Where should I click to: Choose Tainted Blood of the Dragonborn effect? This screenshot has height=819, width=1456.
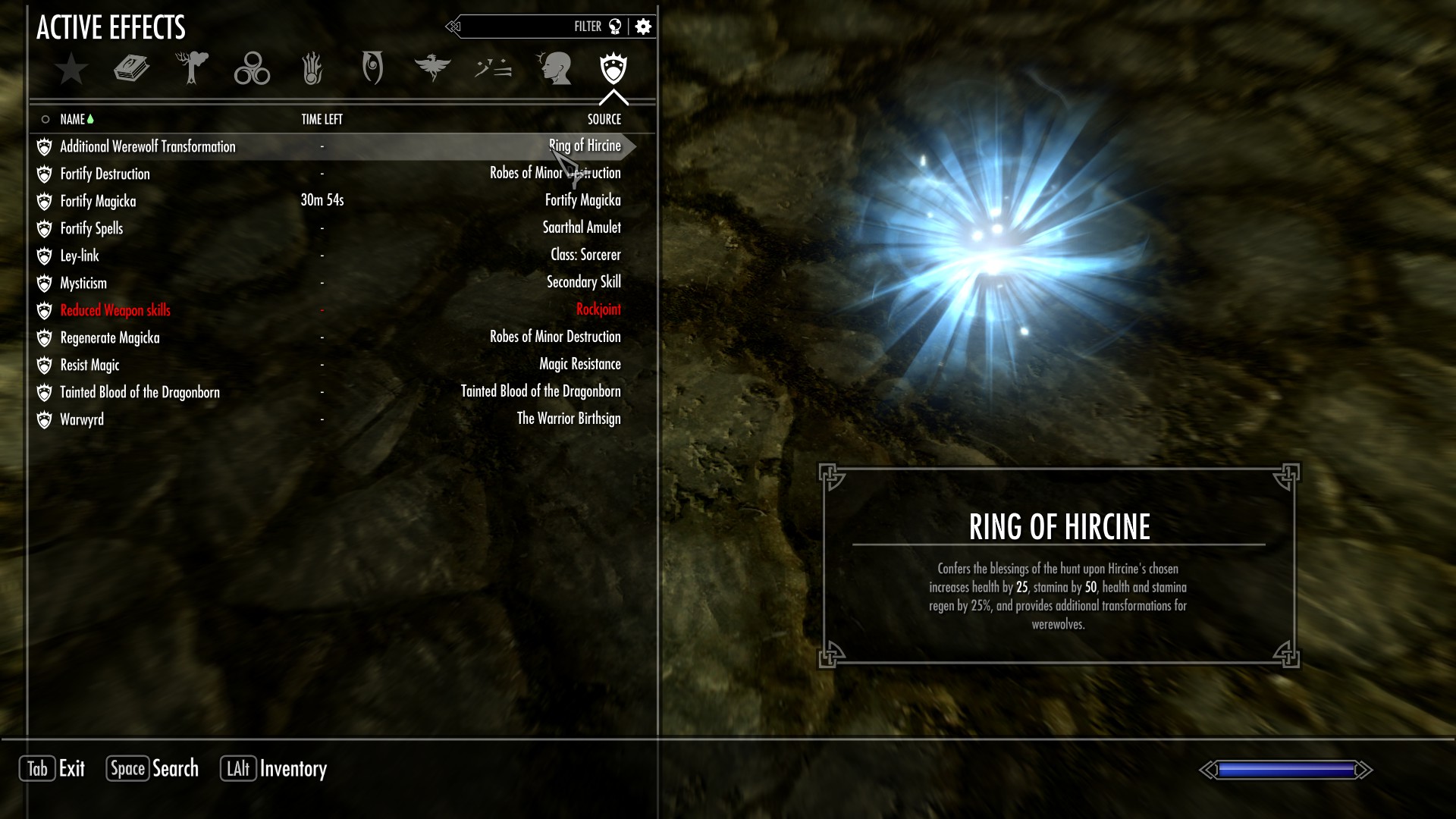coord(140,392)
